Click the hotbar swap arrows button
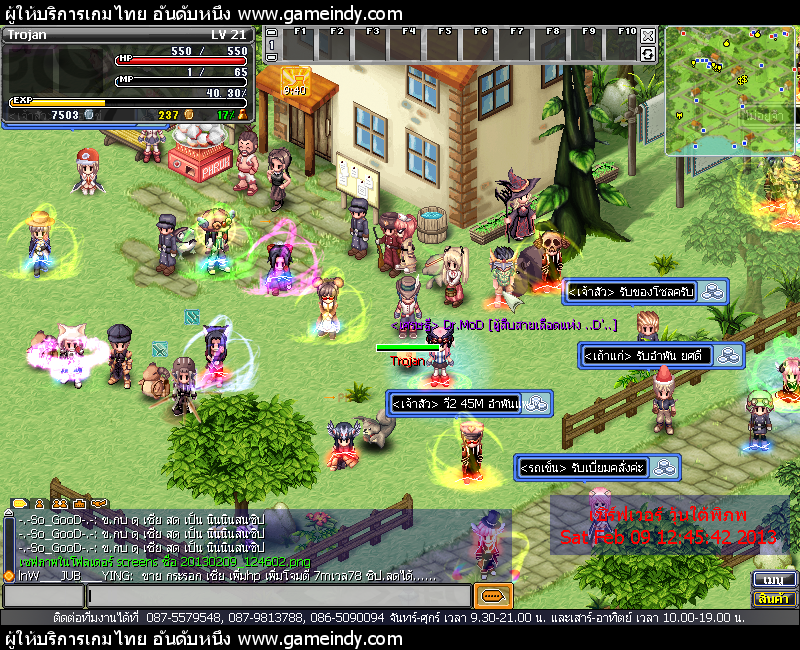Viewport: 800px width, 650px height. (x=648, y=53)
